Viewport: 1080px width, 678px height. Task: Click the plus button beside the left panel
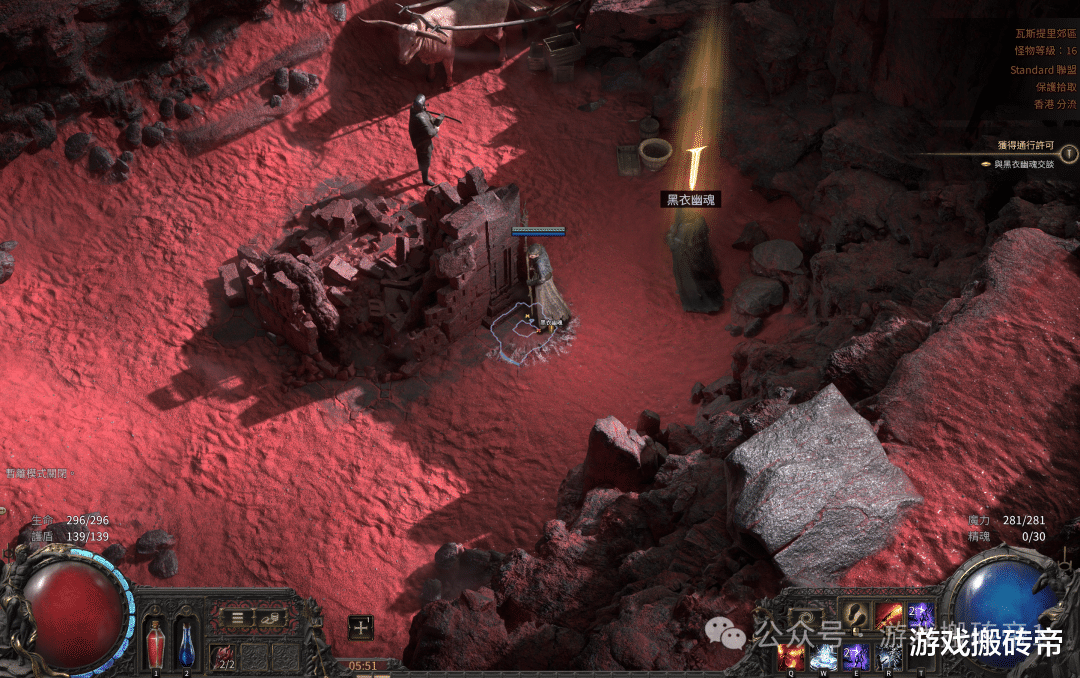[361, 627]
